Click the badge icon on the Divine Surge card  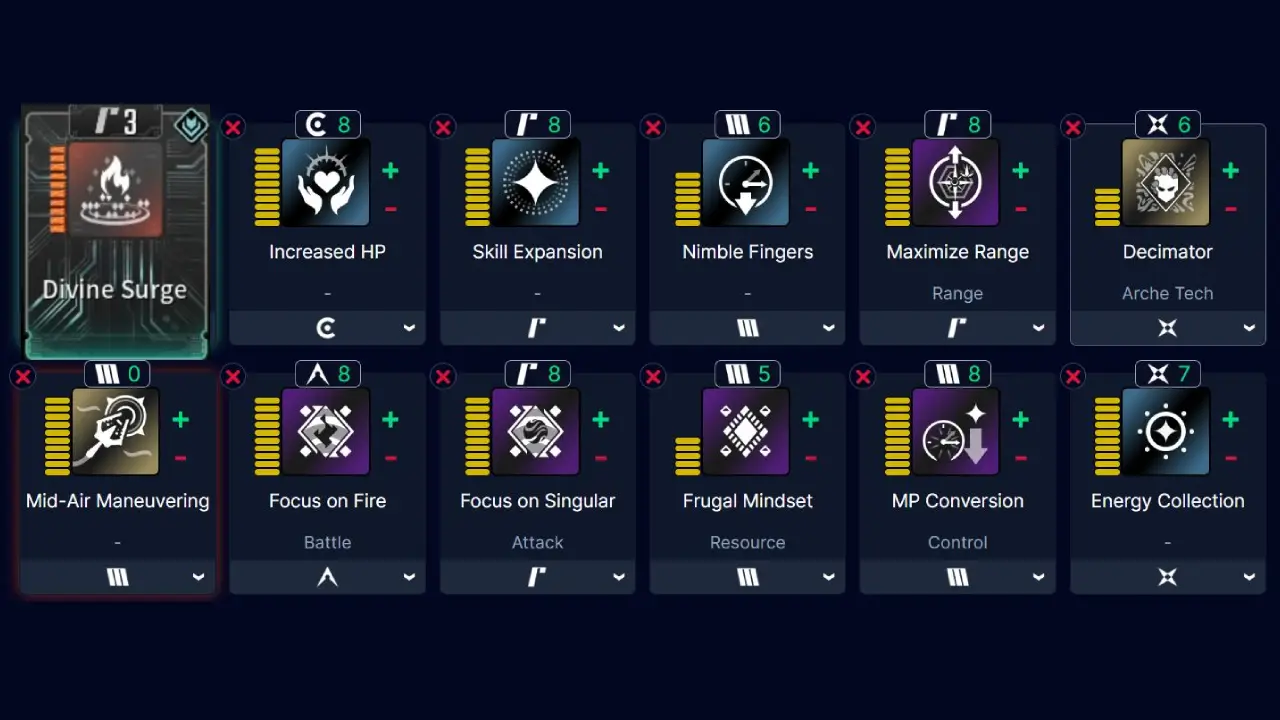pos(190,127)
